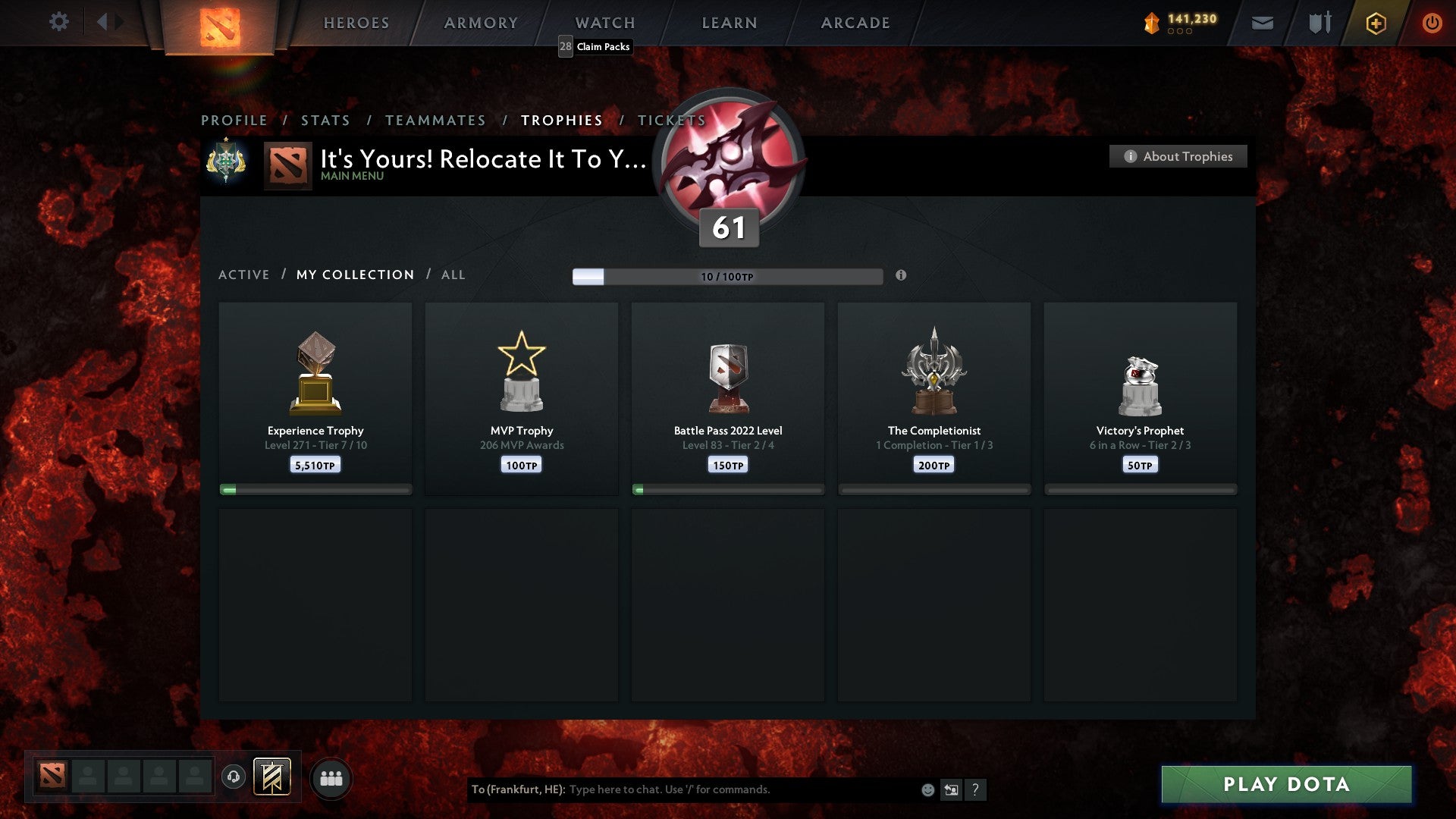Screen dimensions: 1456x819
Task: Open the chat channel selector icon
Action: coord(951,789)
